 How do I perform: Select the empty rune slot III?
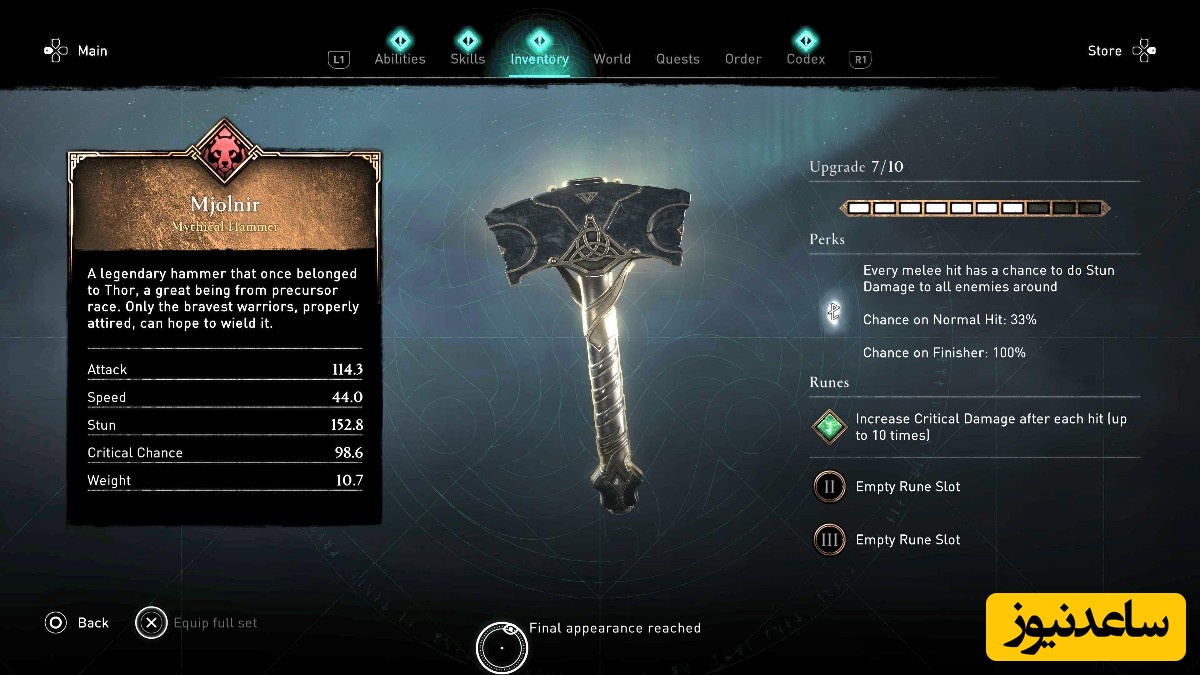(x=829, y=540)
